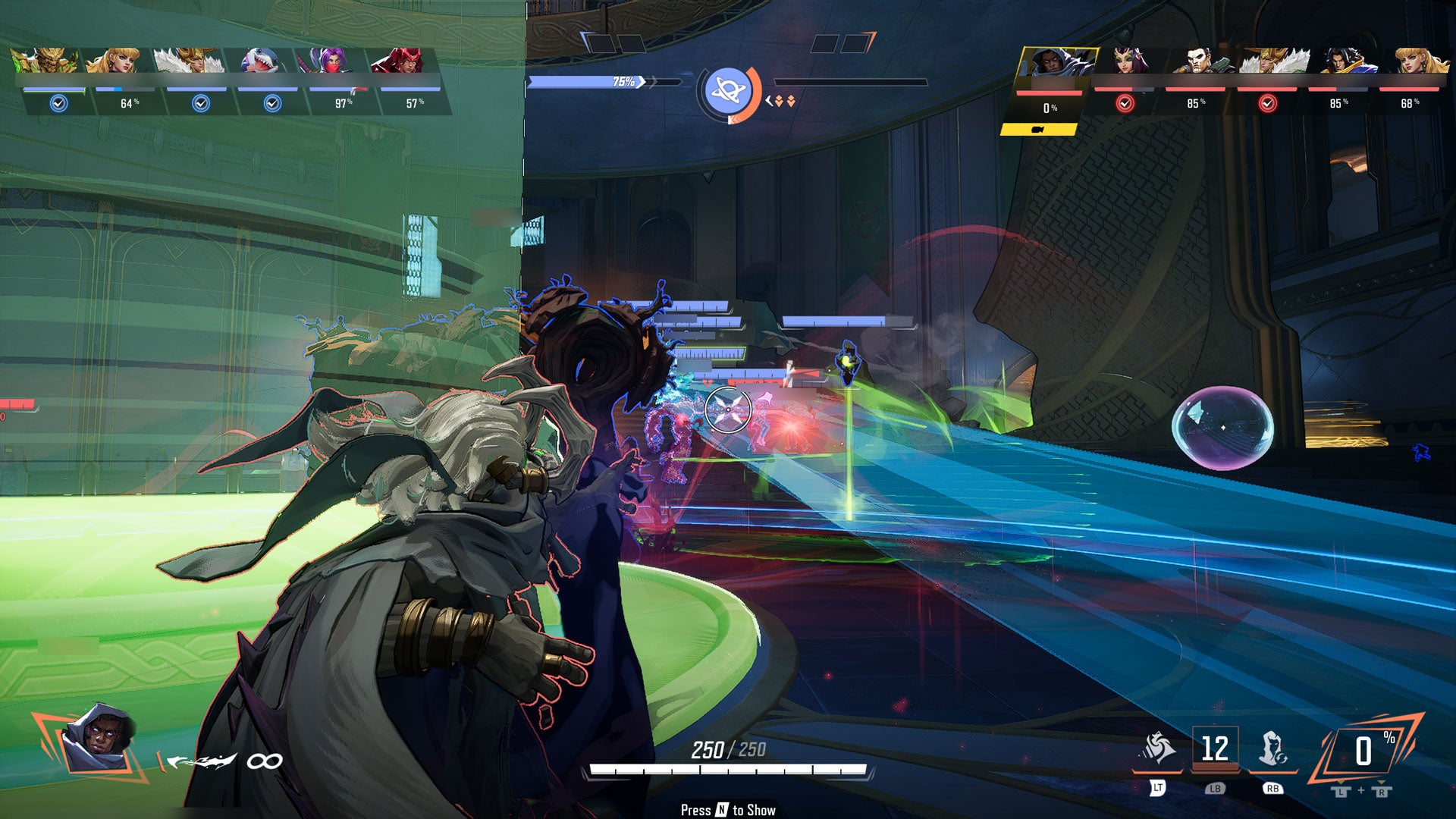Viewport: 1456px width, 819px height.
Task: Click the RB crouching-figure ability icon
Action: tap(1274, 747)
